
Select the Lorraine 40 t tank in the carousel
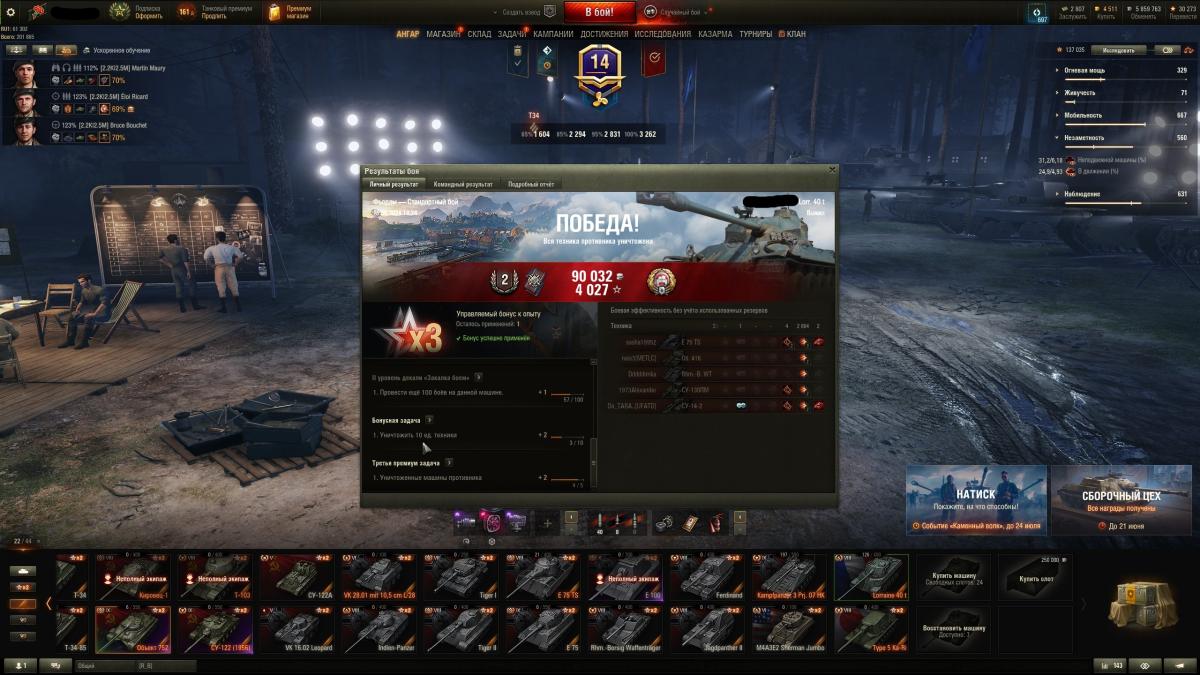click(872, 577)
